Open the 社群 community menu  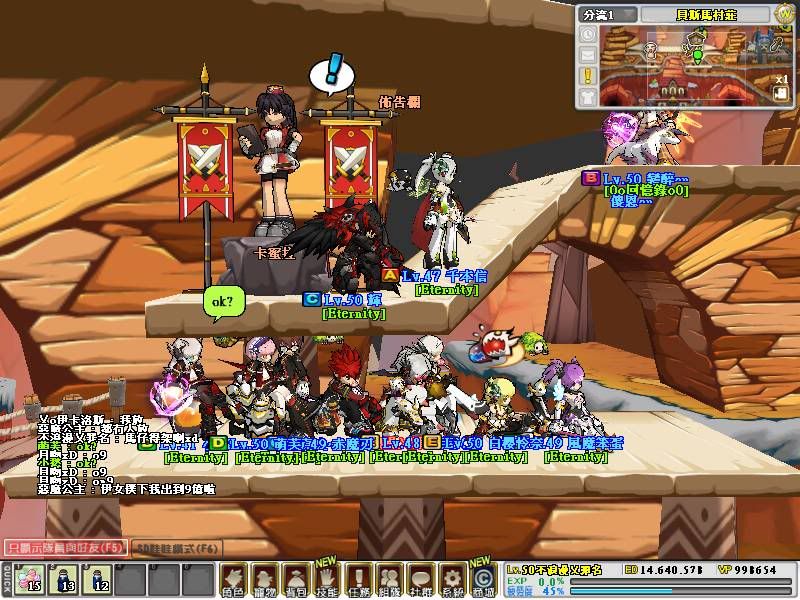pos(421,579)
